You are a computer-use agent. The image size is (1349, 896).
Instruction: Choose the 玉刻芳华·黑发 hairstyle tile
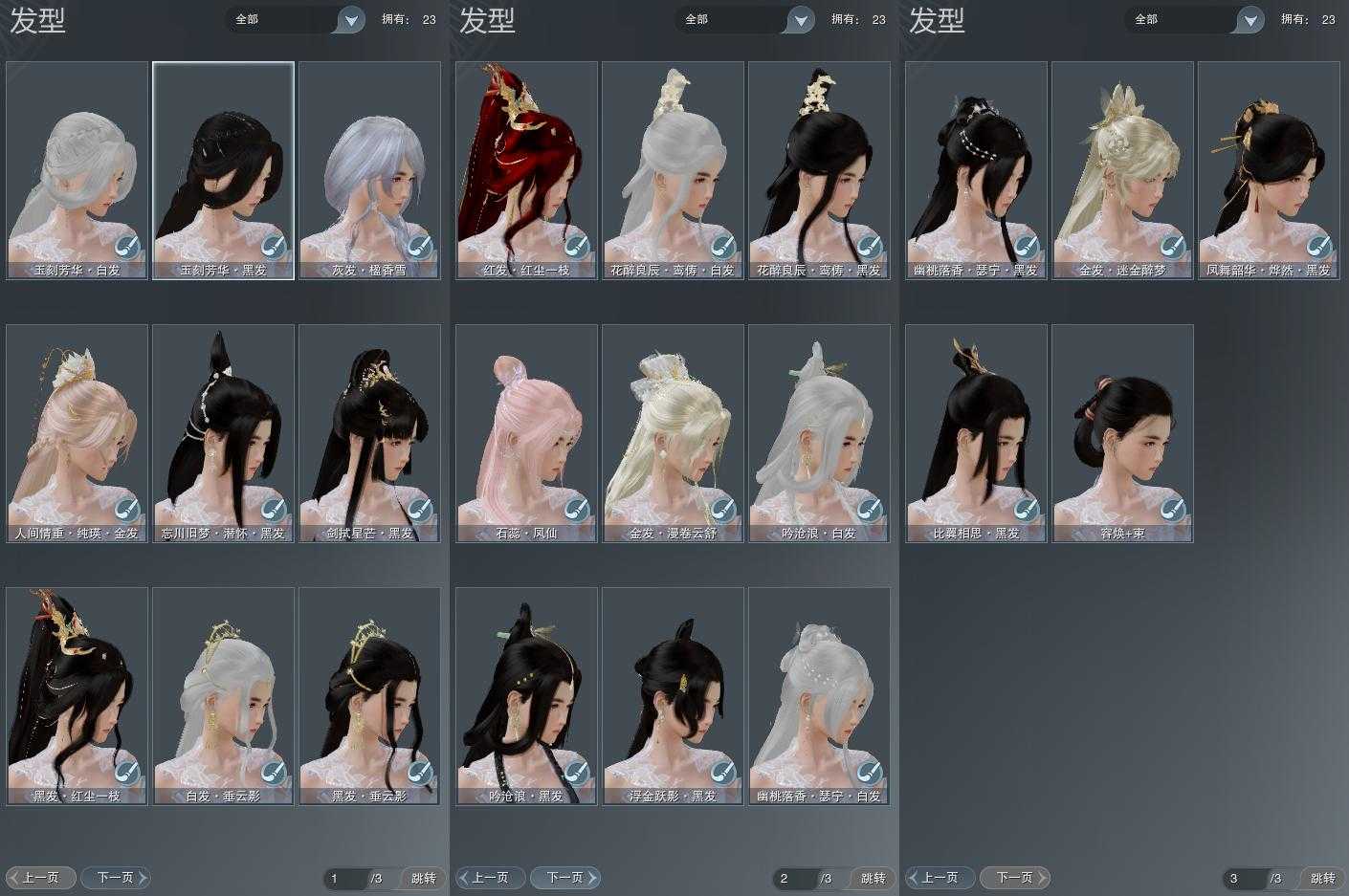point(223,170)
